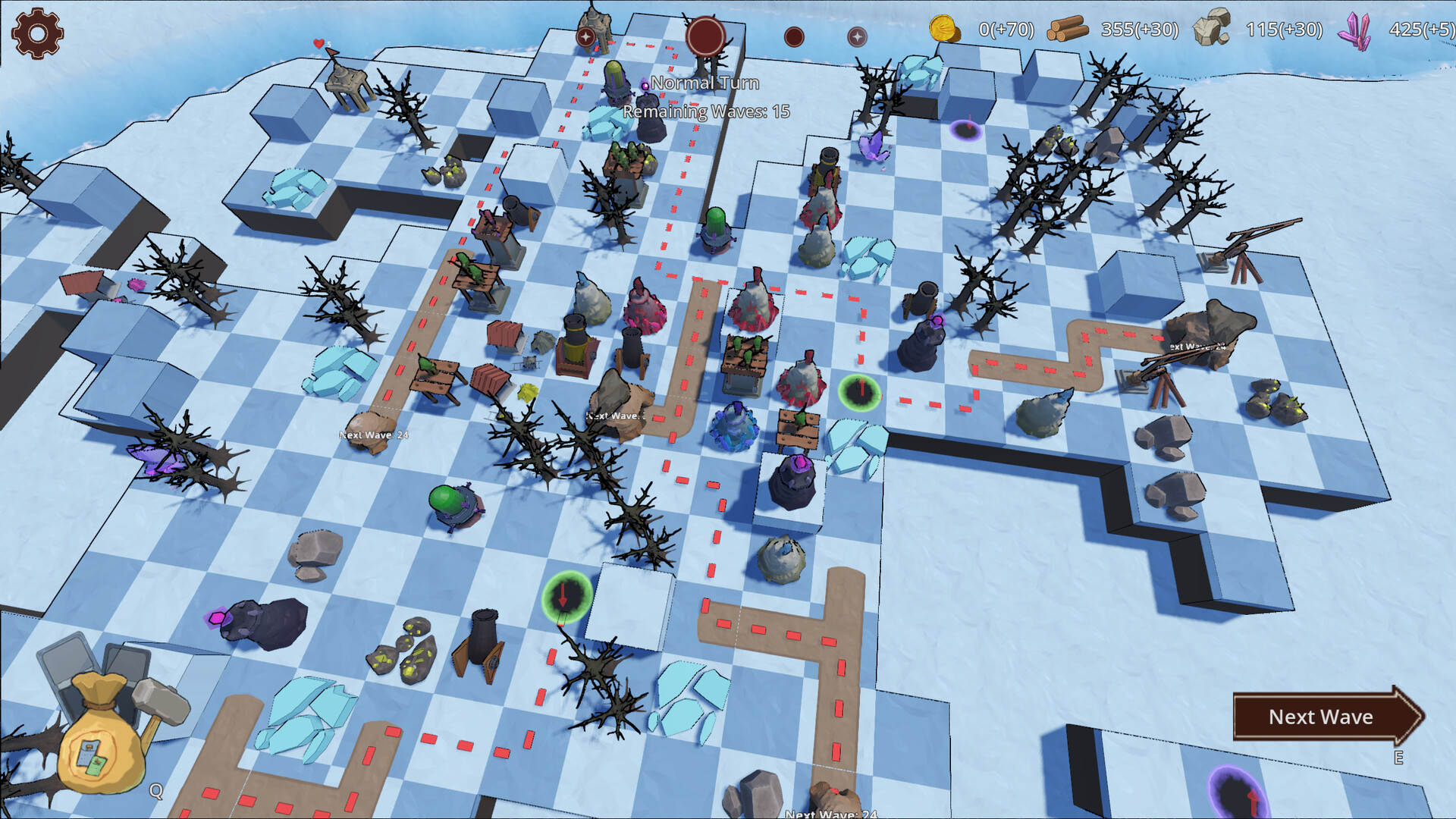Click the large dark-red wave indicator circle
This screenshot has width=1456, height=819.
coord(705,35)
